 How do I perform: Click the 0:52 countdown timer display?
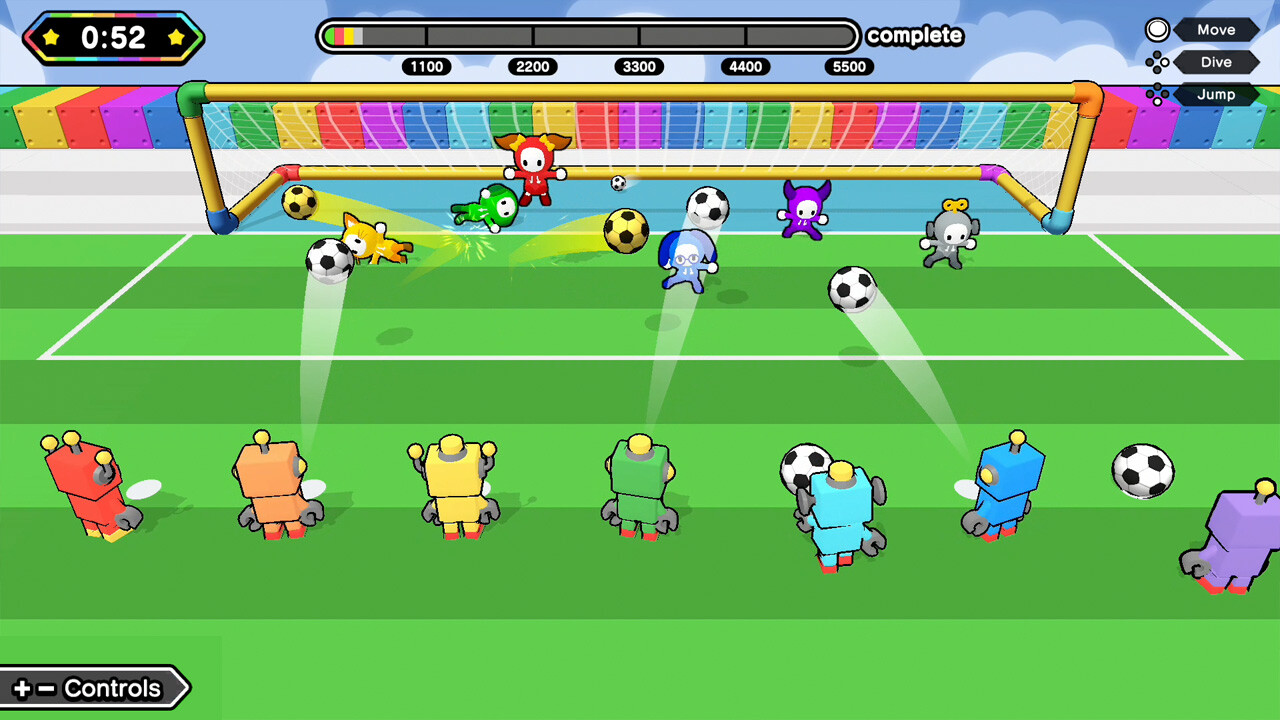tap(113, 38)
